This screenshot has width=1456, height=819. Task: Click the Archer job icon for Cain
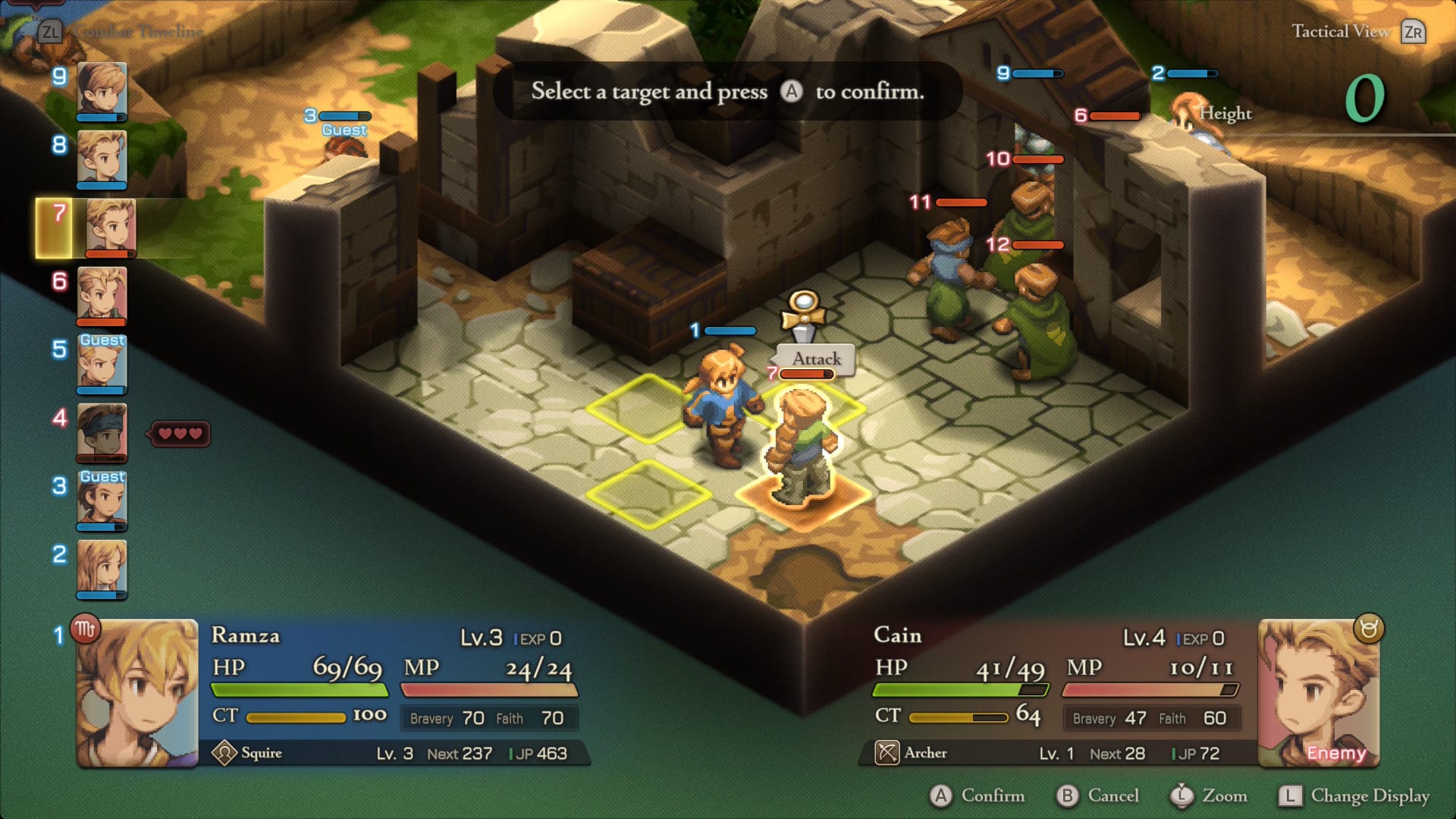887,753
